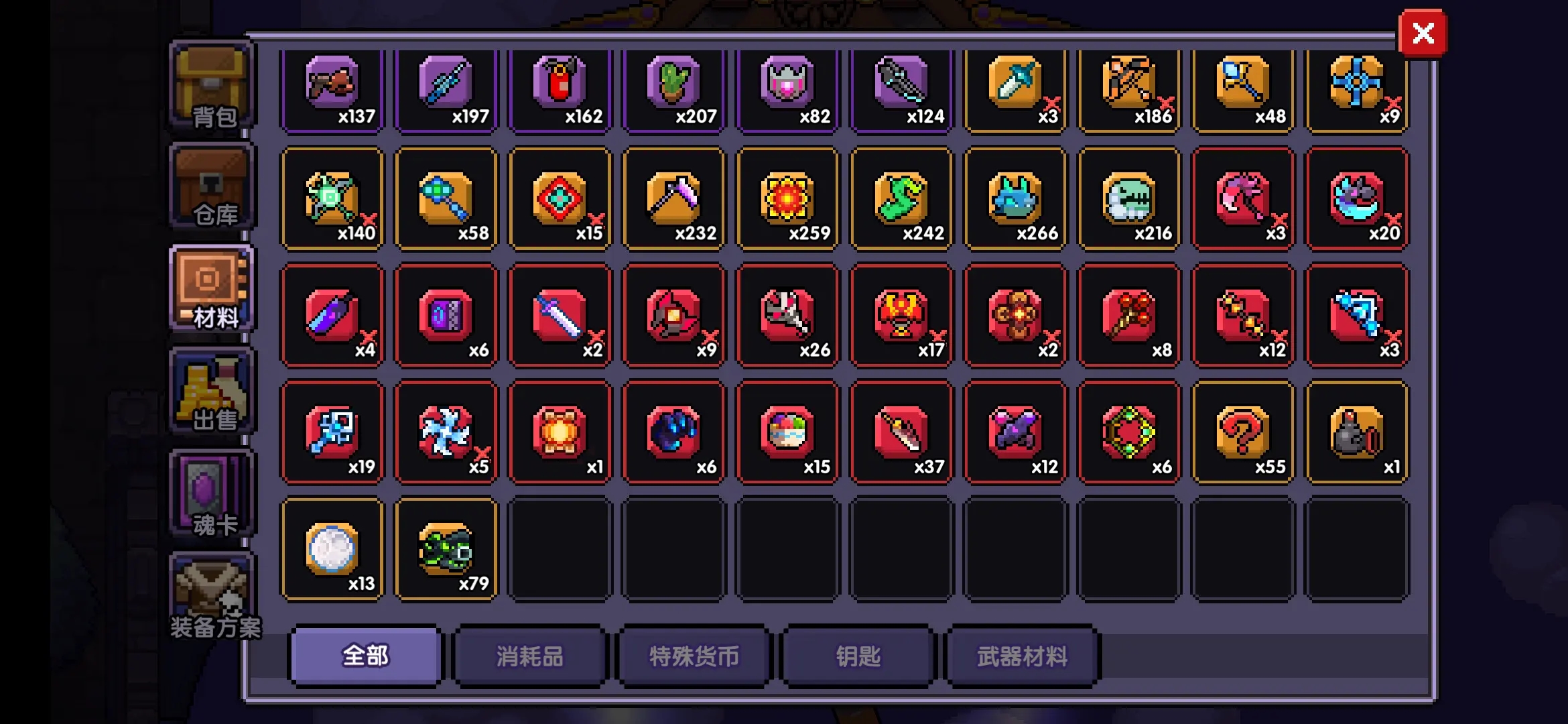Switch to the 仓库 warehouse section
Screen dimensions: 1568x724
[x=212, y=189]
